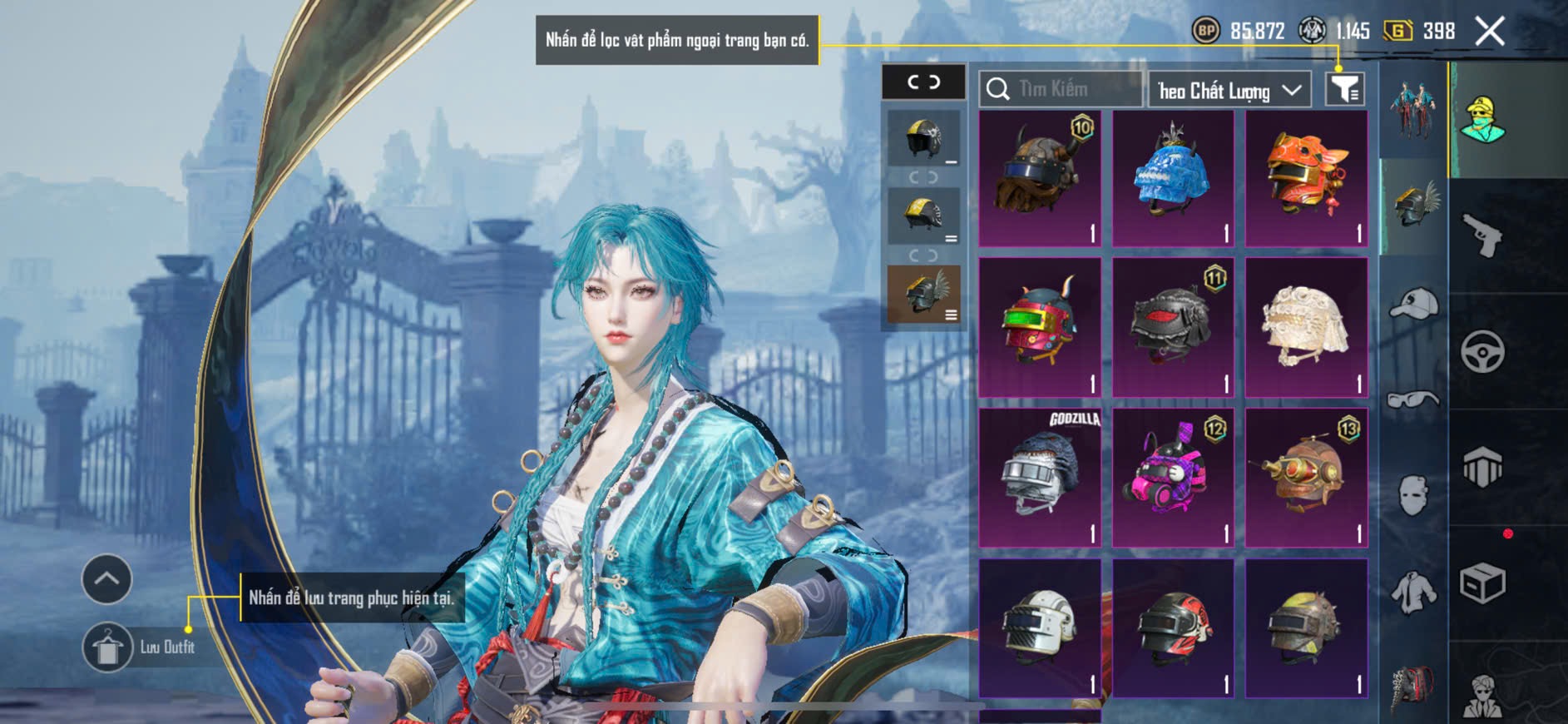Viewport: 1568px width, 724px height.
Task: Select the white lace helmet
Action: pos(1306,327)
